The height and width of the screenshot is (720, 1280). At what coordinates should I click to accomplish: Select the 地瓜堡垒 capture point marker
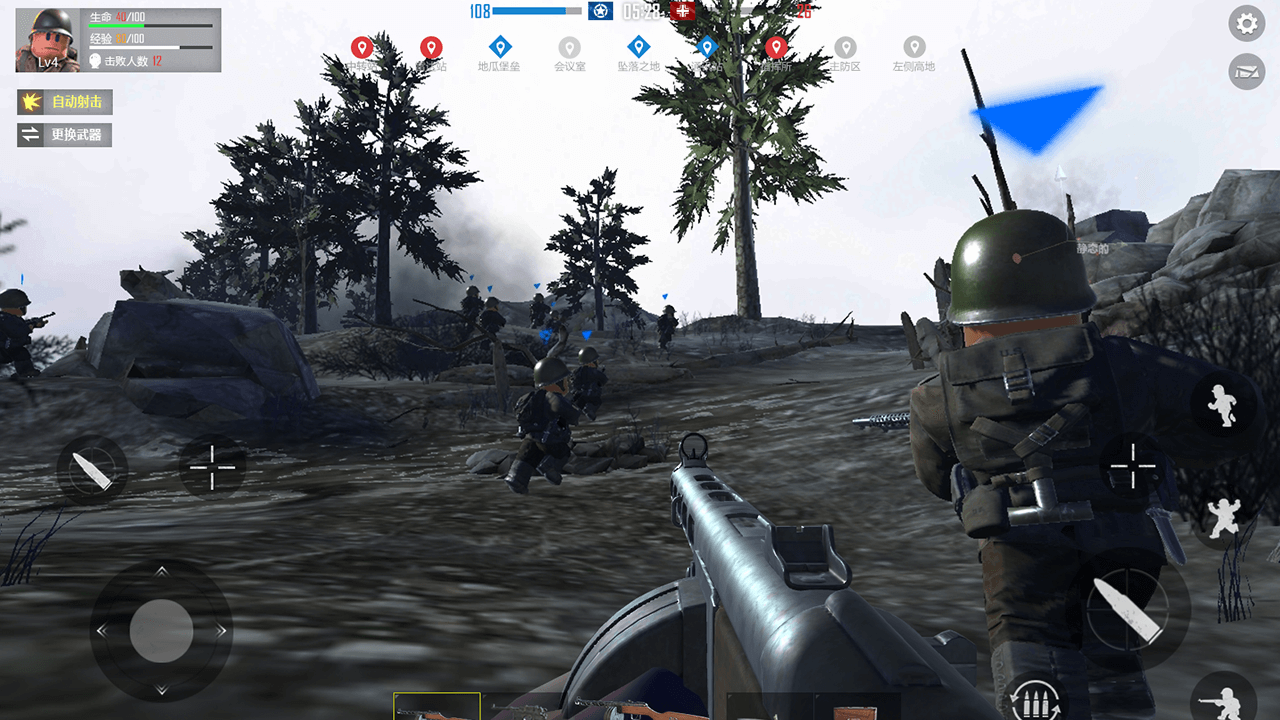click(x=500, y=48)
